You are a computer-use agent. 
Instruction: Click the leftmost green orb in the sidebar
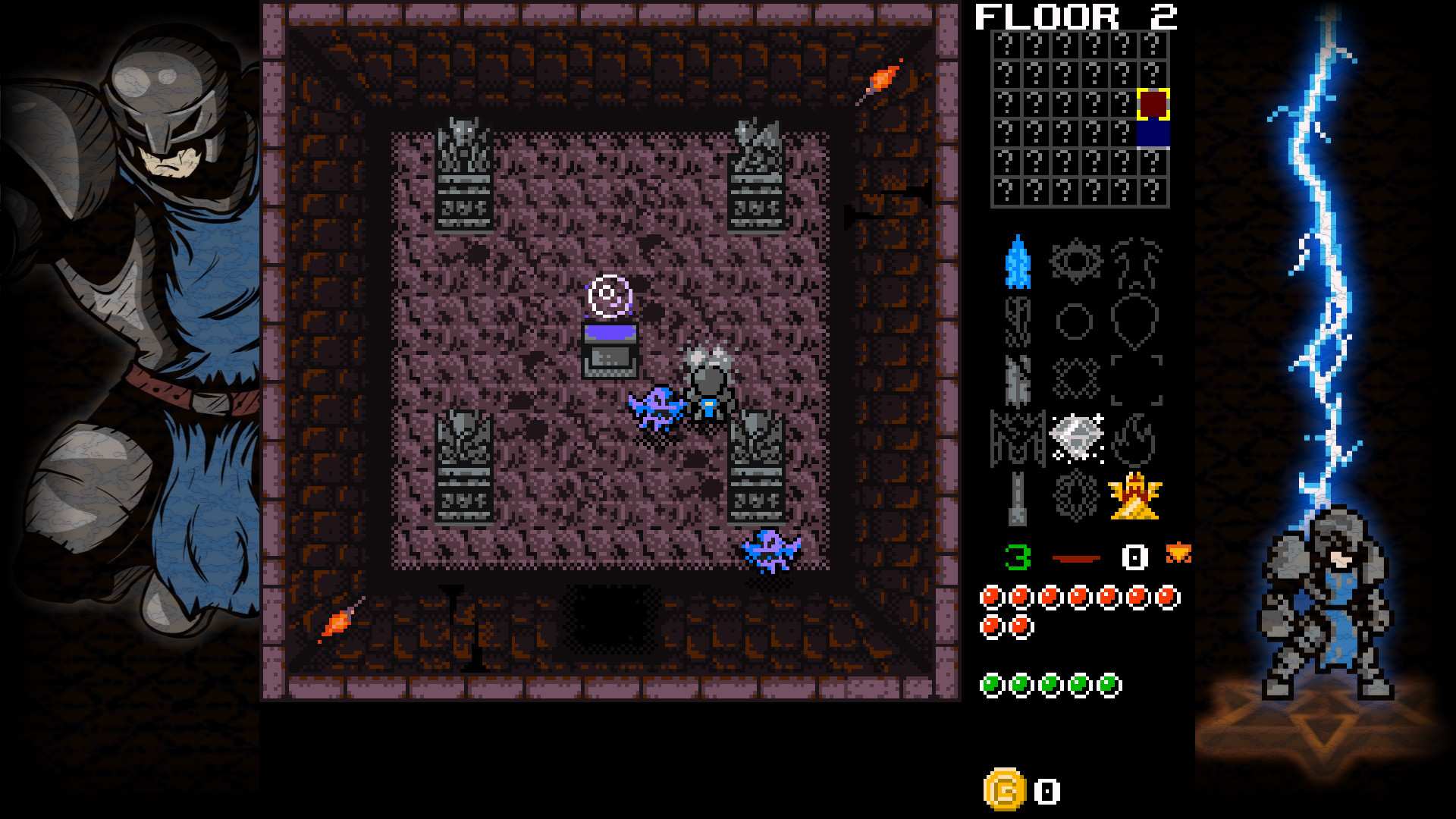(991, 682)
